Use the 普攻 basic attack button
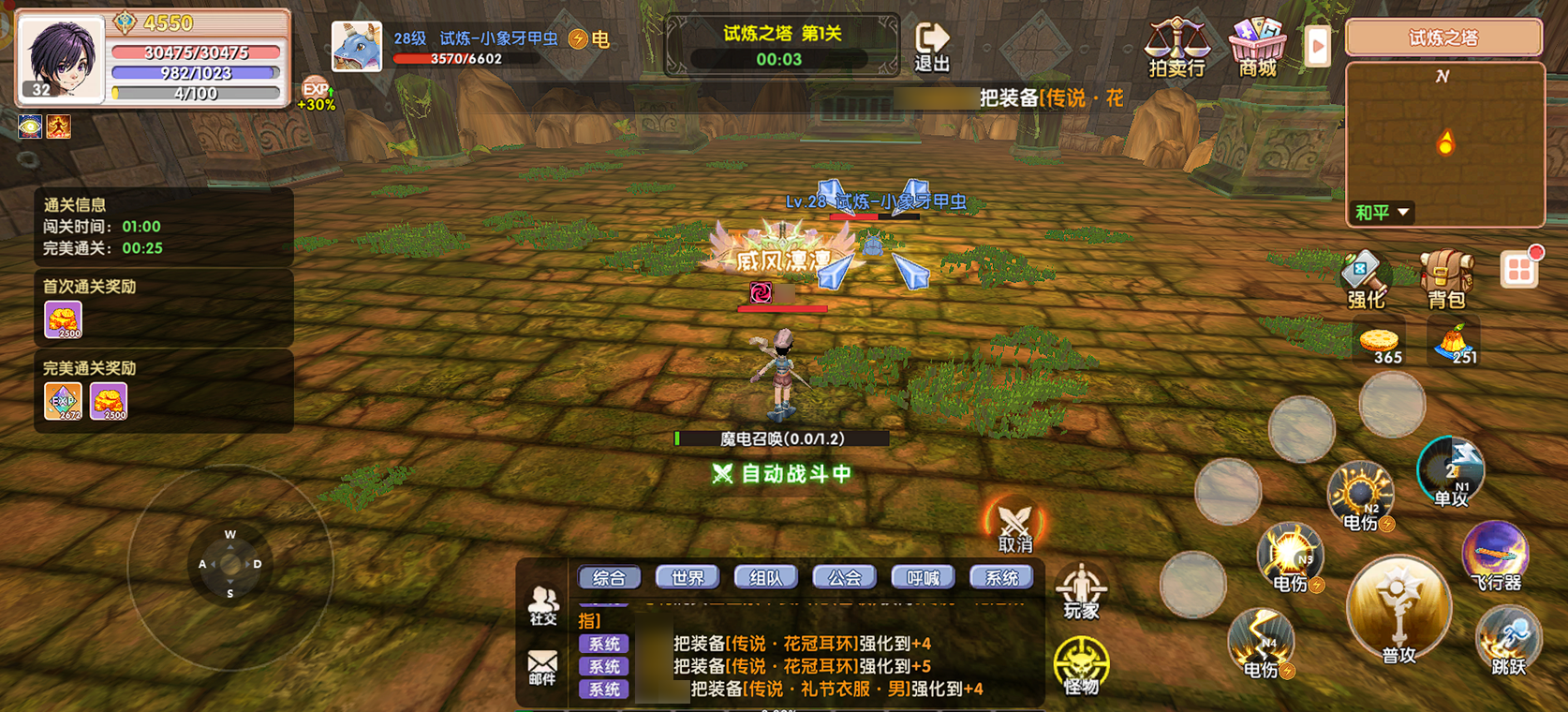The width and height of the screenshot is (1568, 712). point(1398,611)
